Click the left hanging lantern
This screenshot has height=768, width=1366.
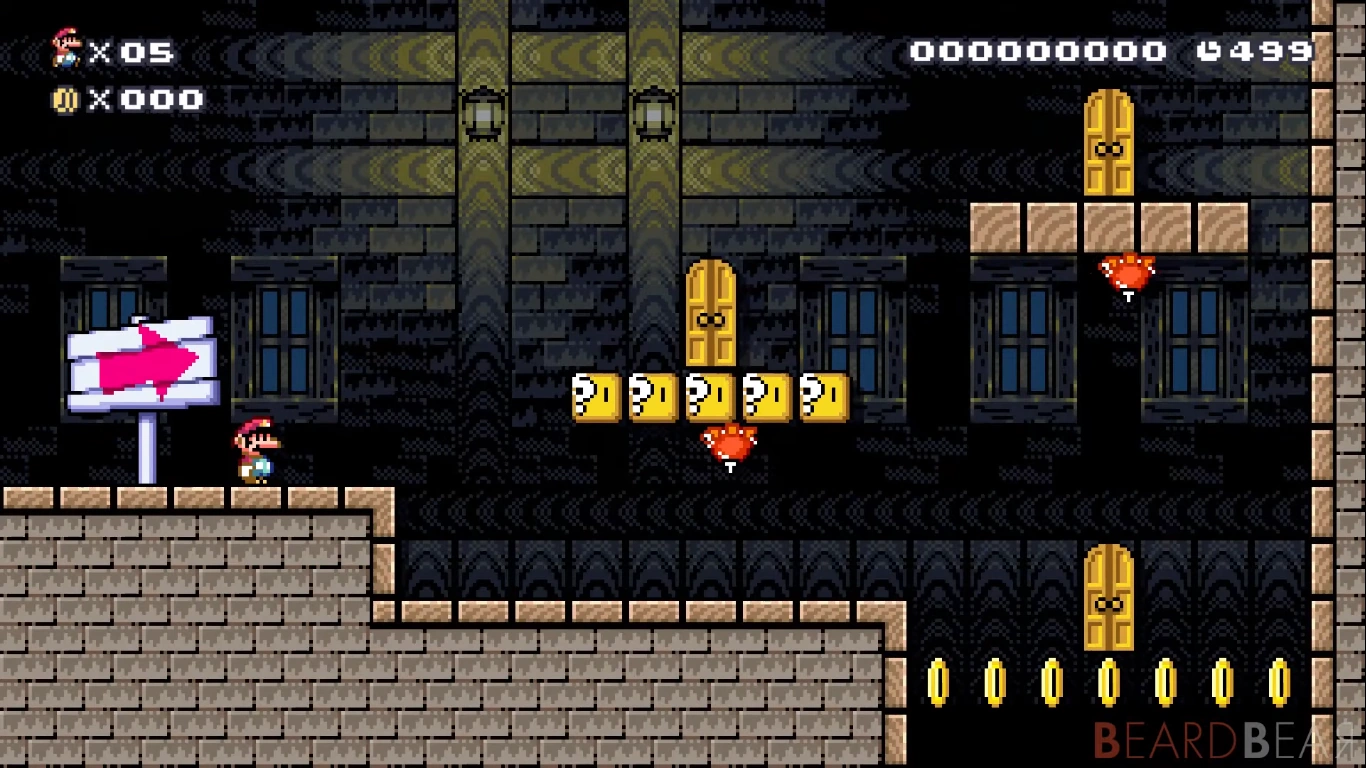click(480, 115)
